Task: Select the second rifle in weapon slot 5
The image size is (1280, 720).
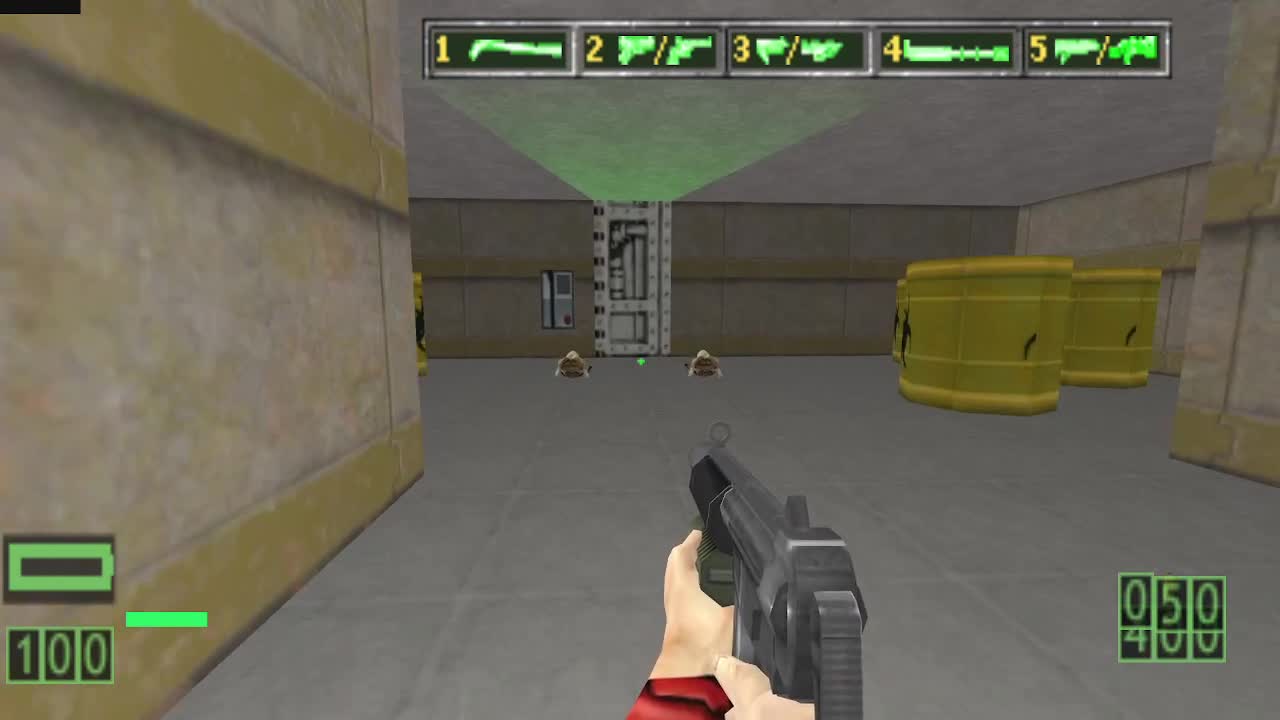Action: tap(1135, 47)
